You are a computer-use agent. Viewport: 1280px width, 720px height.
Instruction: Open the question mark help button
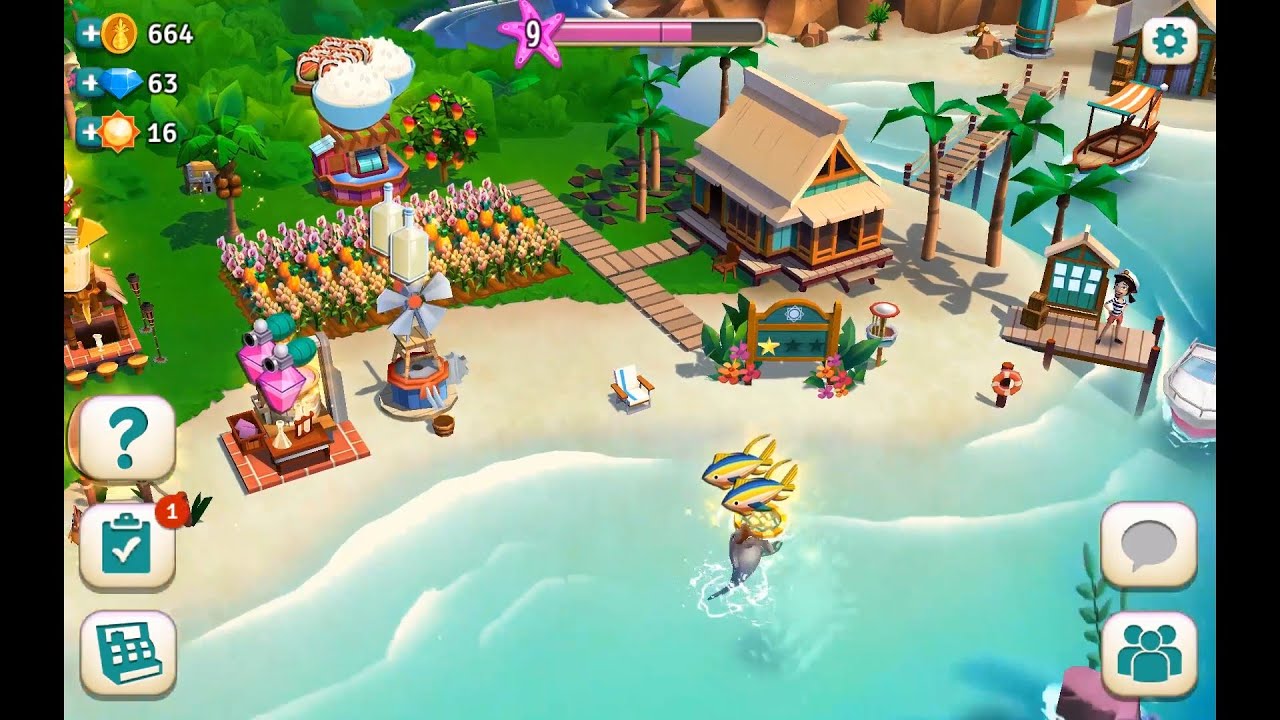[126, 439]
